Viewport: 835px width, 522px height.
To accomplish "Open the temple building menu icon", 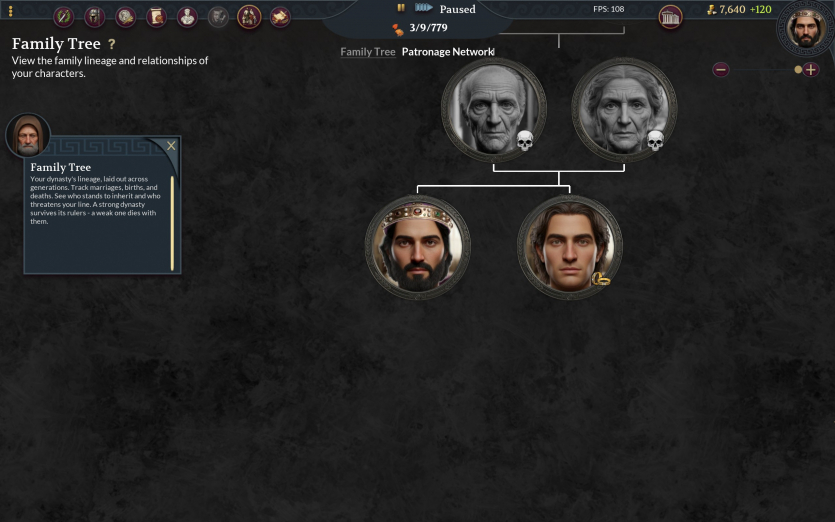I will pos(670,16).
